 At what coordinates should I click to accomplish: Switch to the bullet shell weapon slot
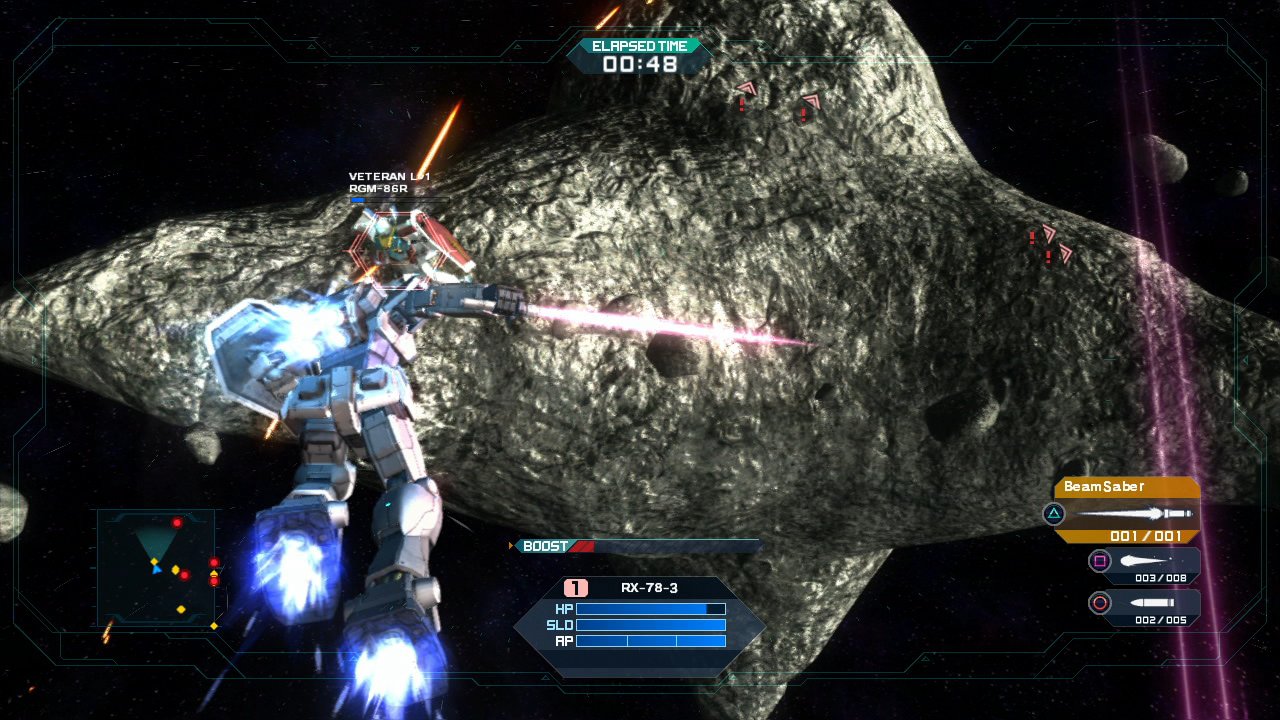(x=1145, y=605)
